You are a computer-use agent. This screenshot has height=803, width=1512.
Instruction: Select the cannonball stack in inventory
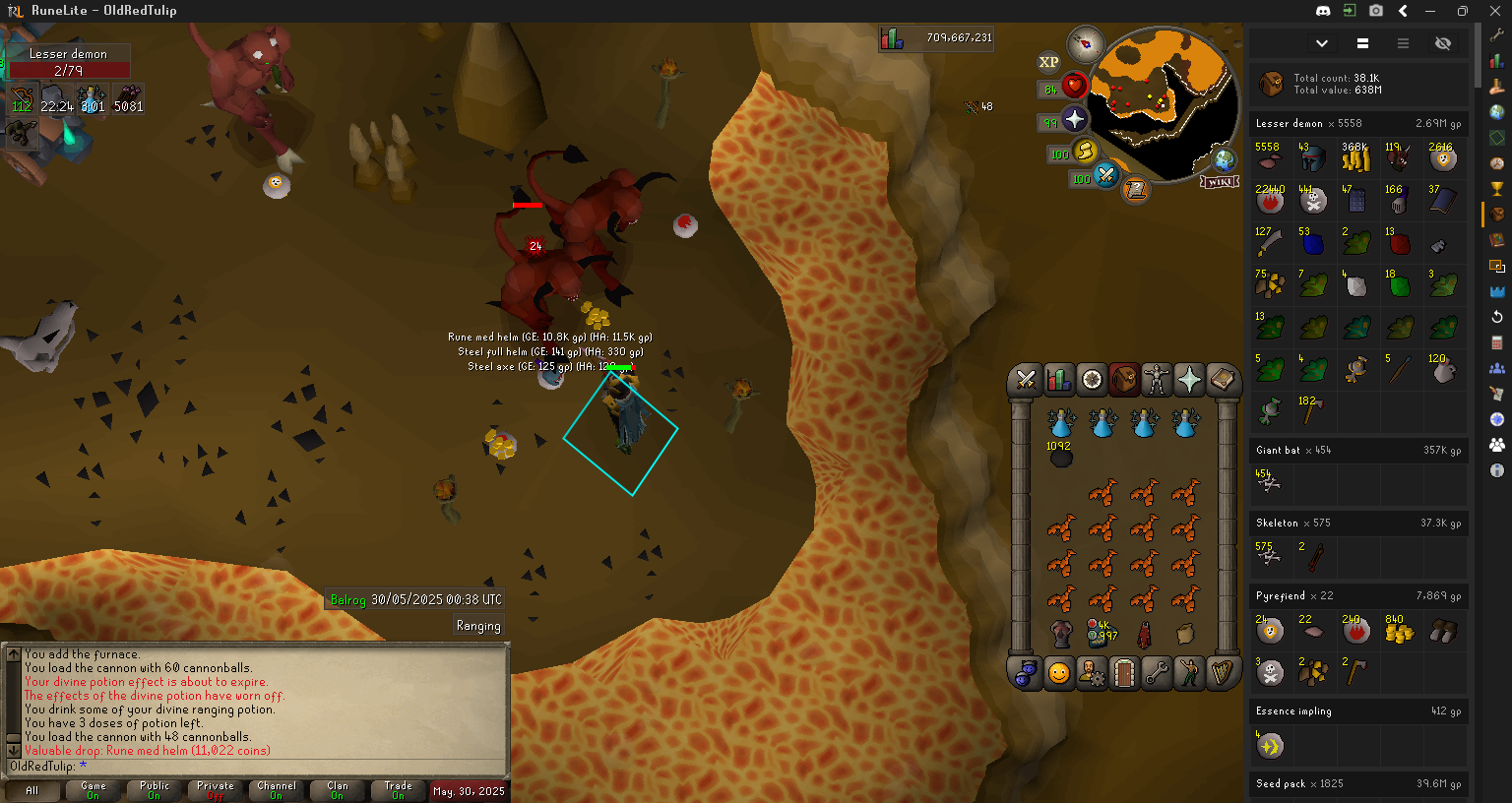1060,457
